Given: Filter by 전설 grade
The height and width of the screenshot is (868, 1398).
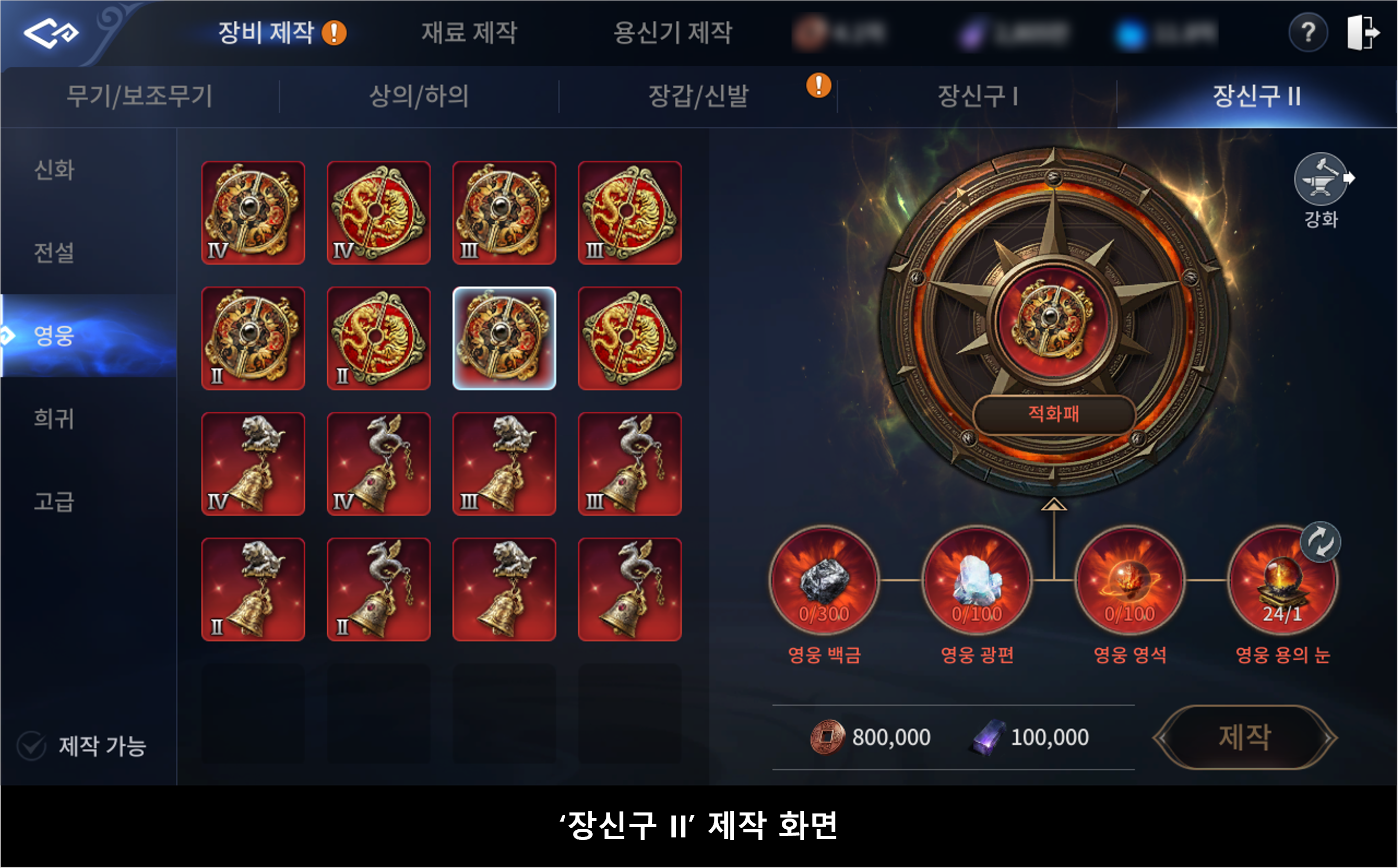Looking at the screenshot, I should (x=55, y=253).
